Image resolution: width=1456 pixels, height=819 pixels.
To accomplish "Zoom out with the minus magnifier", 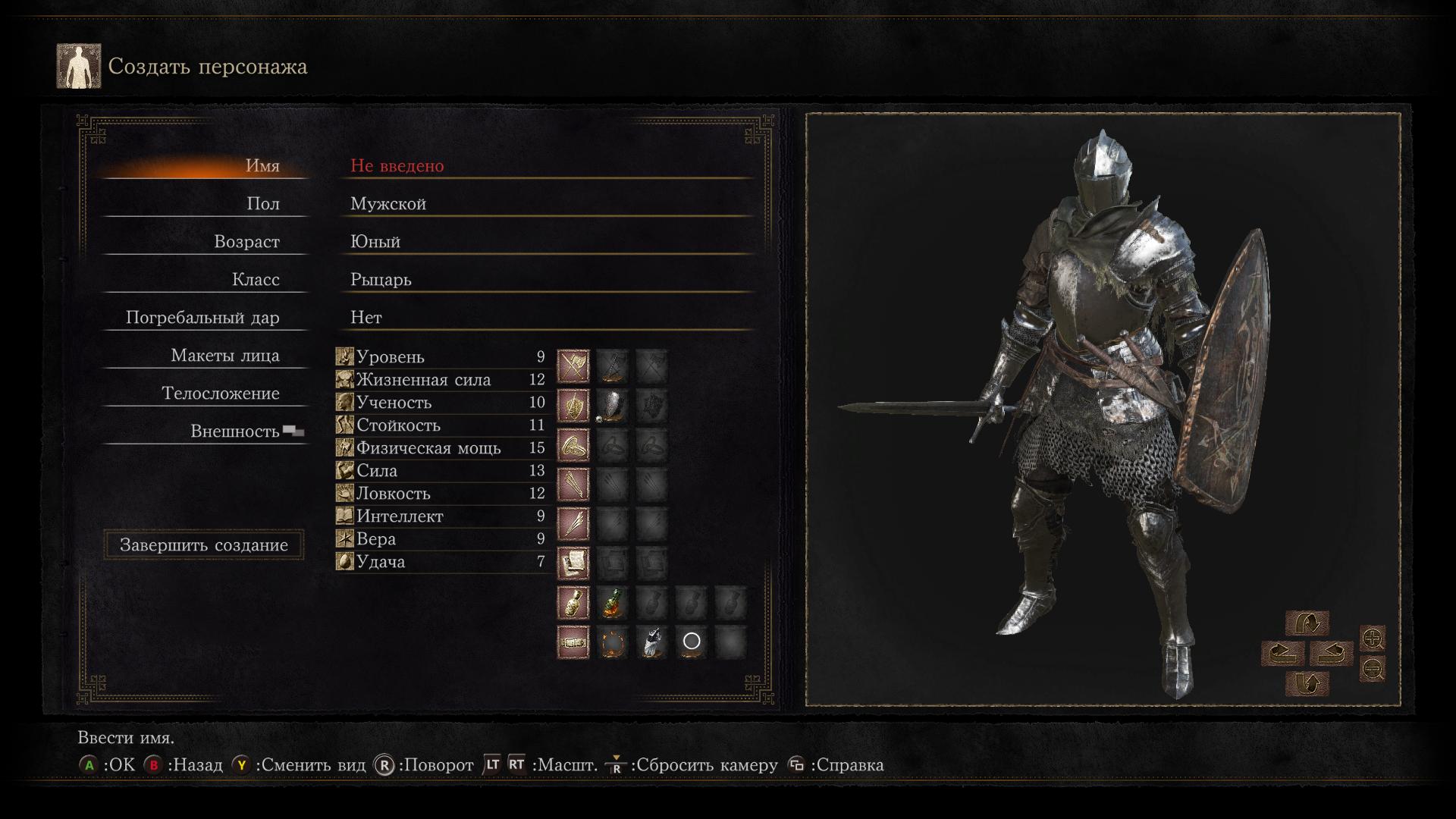I will click(1373, 669).
